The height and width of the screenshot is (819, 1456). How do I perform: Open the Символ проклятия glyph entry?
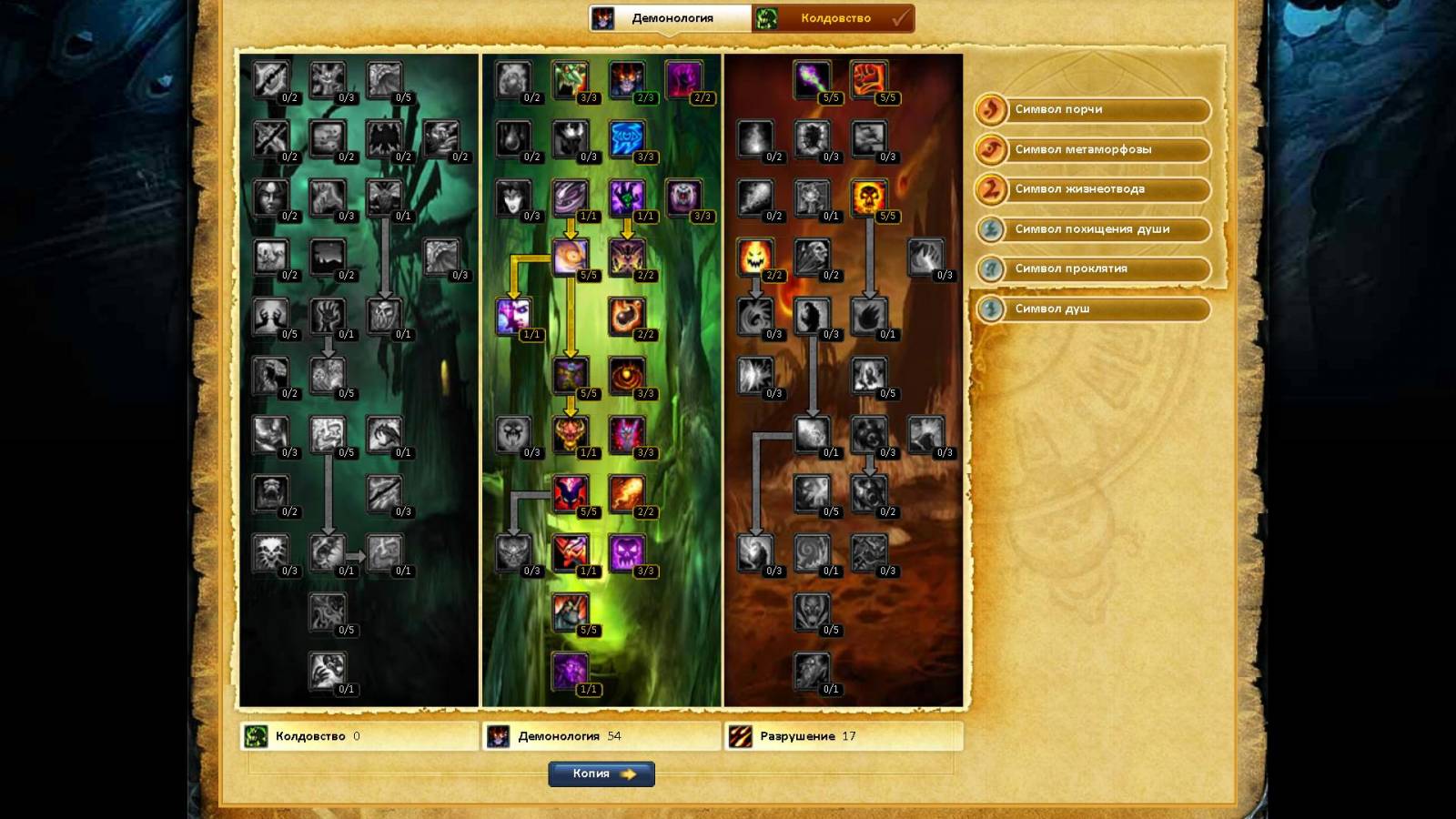pos(1093,269)
